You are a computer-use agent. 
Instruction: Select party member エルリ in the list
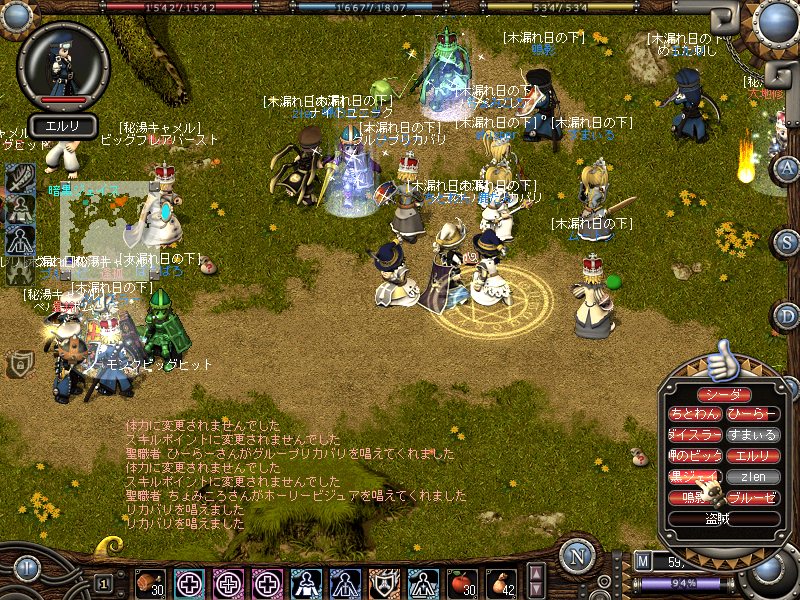pyautogui.click(x=752, y=456)
